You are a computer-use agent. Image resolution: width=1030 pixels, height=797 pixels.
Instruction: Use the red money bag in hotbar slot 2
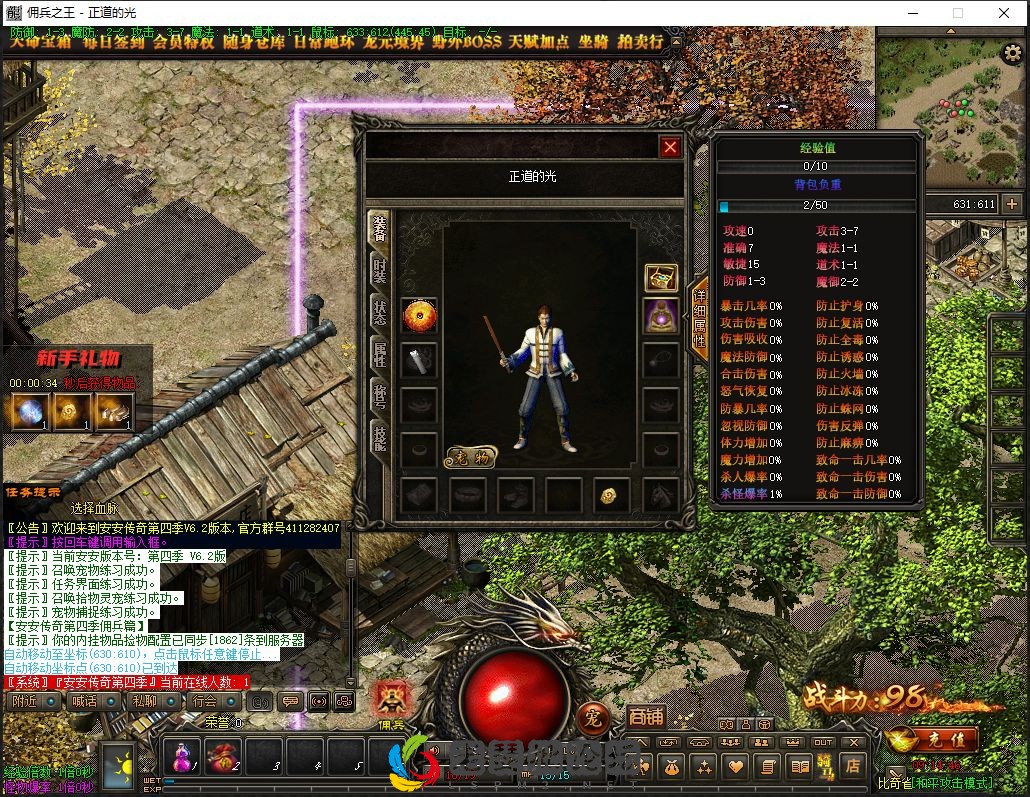click(x=222, y=757)
